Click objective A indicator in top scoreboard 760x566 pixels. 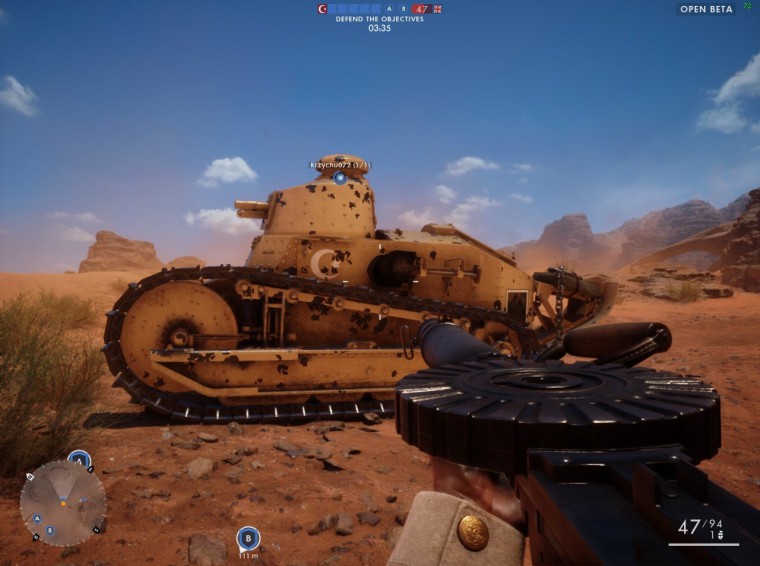coord(389,9)
